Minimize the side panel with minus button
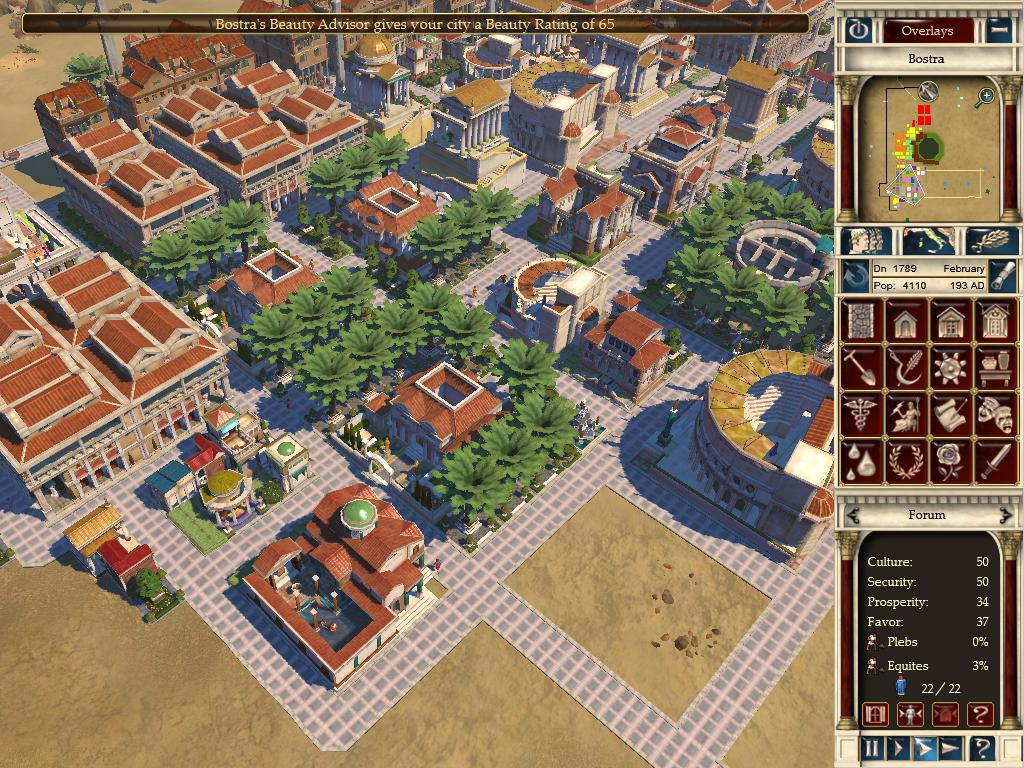The height and width of the screenshot is (768, 1024). (x=999, y=30)
